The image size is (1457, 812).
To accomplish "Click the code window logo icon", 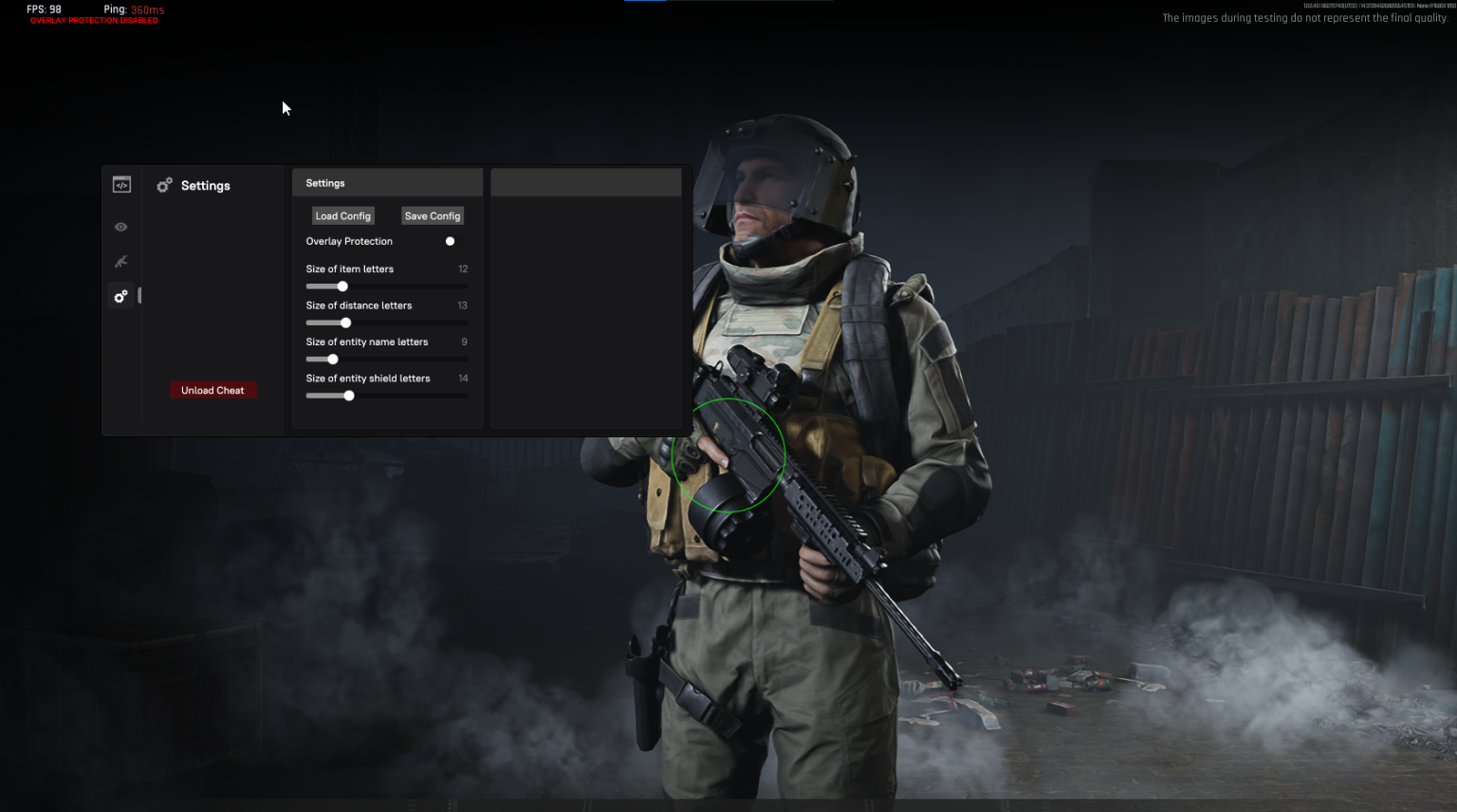I will [121, 185].
